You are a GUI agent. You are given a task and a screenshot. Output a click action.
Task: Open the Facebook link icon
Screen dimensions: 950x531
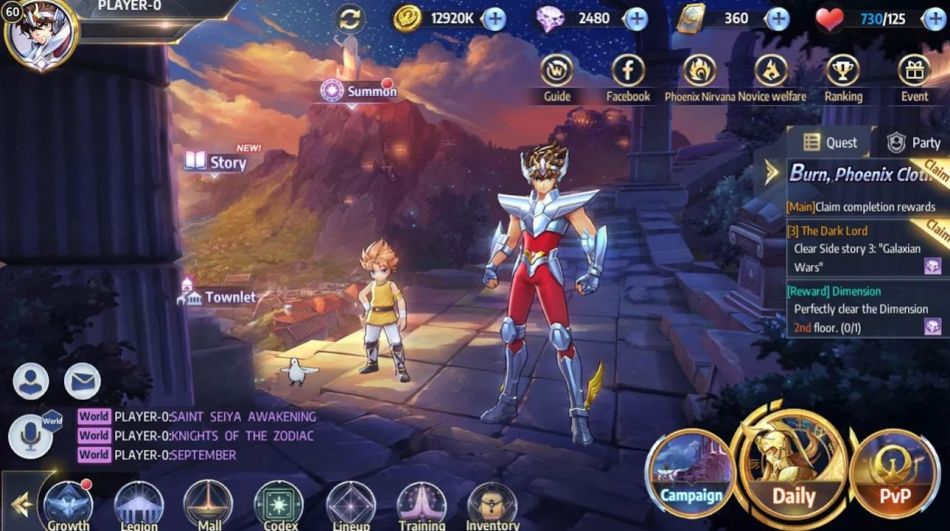coord(628,72)
